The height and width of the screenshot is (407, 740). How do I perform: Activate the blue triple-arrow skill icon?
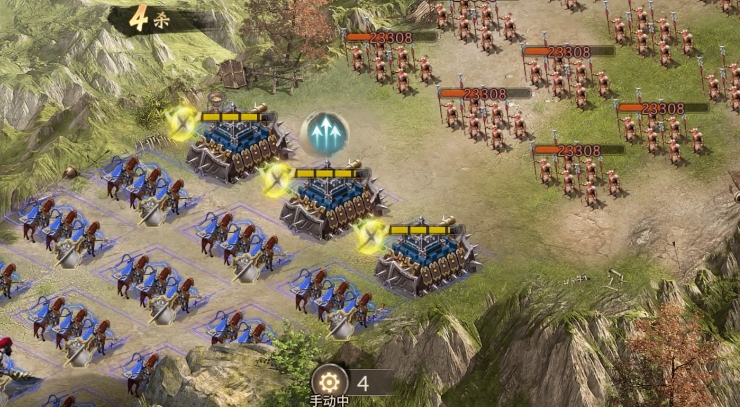(324, 133)
